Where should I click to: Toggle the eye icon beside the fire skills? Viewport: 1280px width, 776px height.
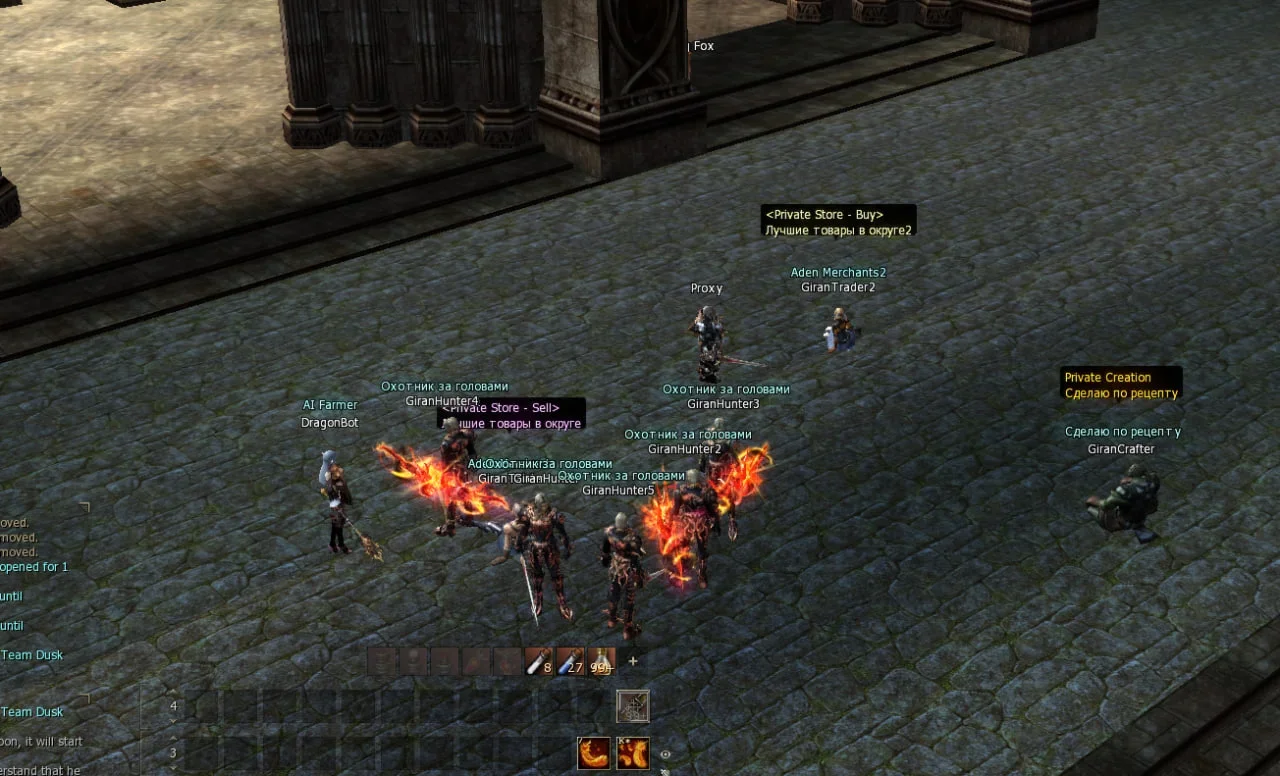[x=665, y=754]
